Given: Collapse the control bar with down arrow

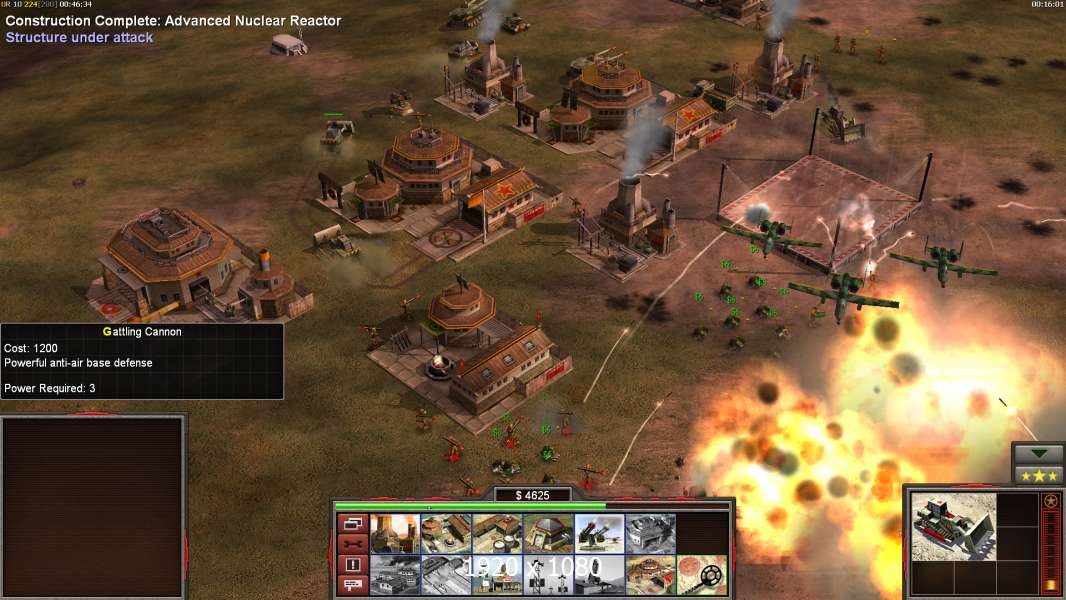Looking at the screenshot, I should point(1038,454).
